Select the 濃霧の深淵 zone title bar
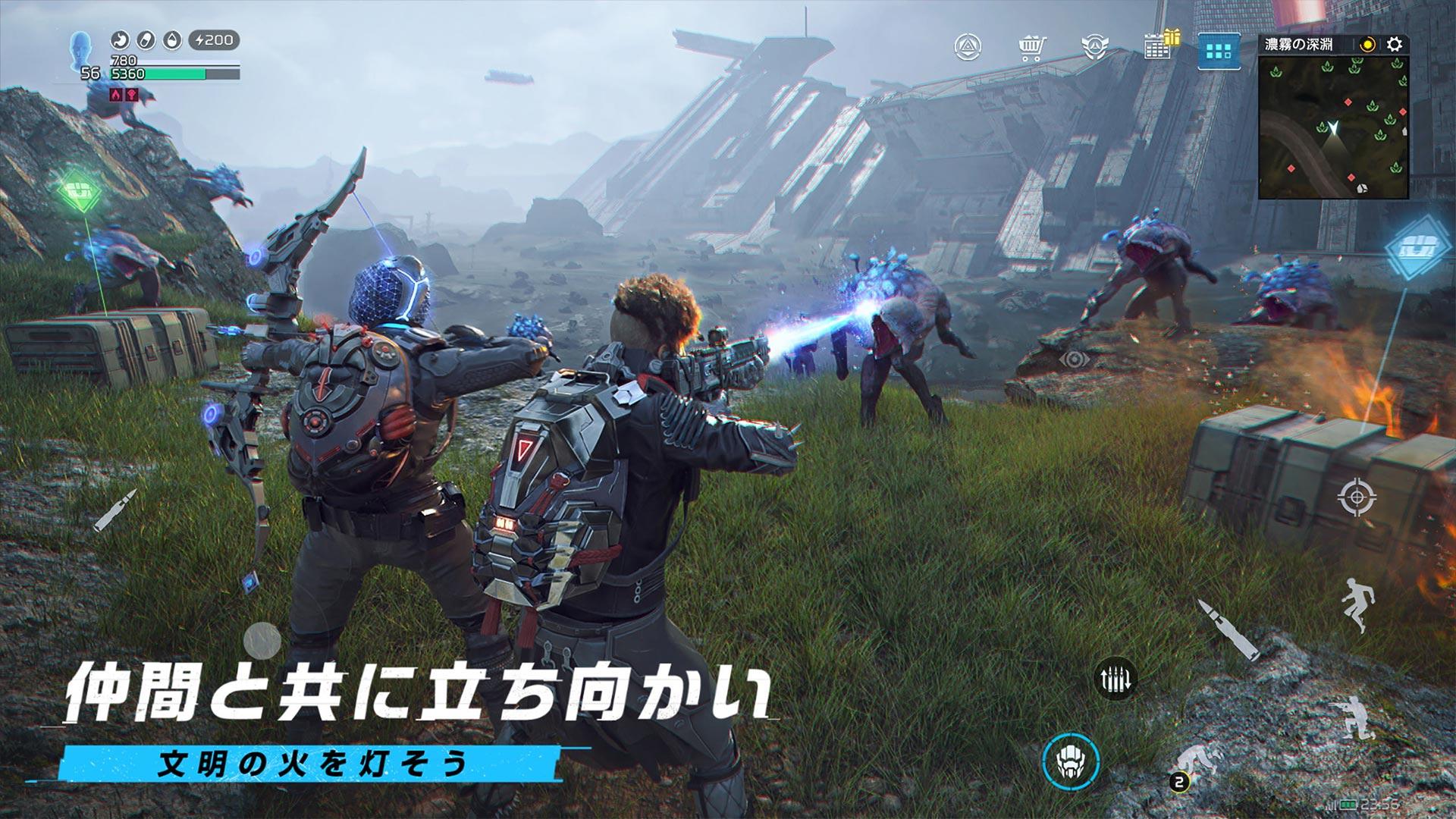Viewport: 1456px width, 819px height. [1299, 44]
